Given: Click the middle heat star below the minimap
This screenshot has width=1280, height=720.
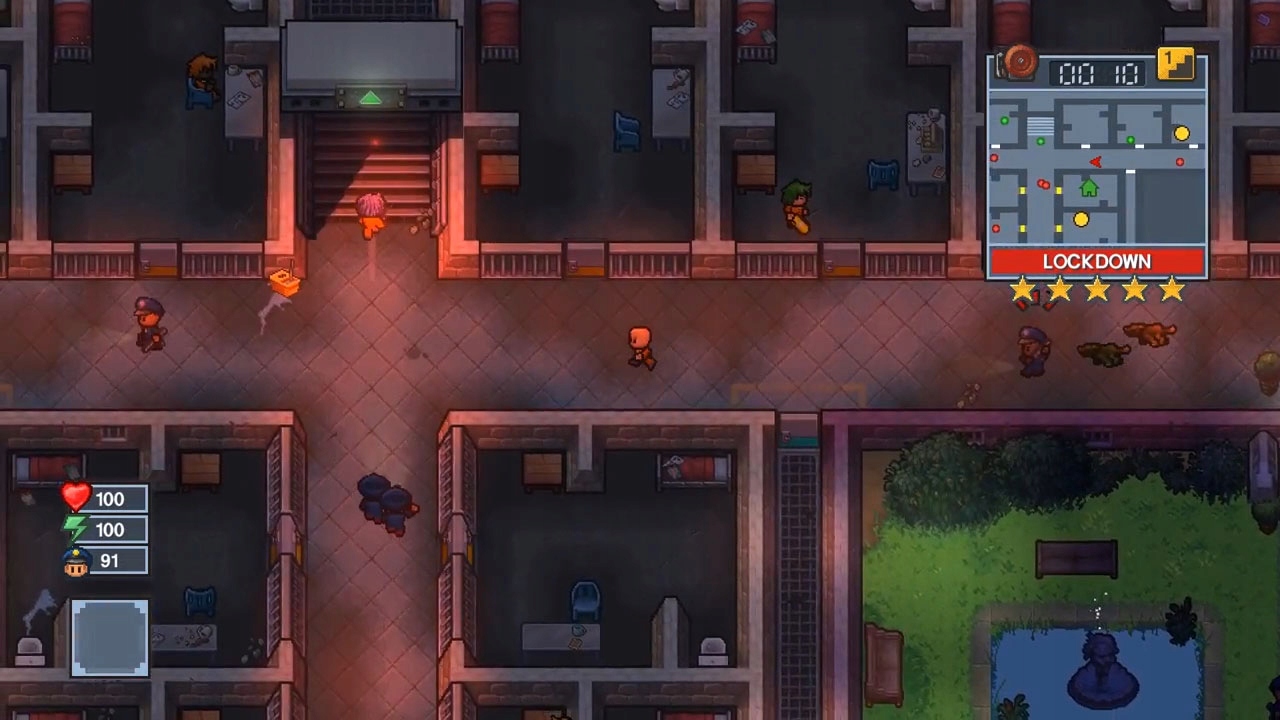Looking at the screenshot, I should (x=1097, y=290).
